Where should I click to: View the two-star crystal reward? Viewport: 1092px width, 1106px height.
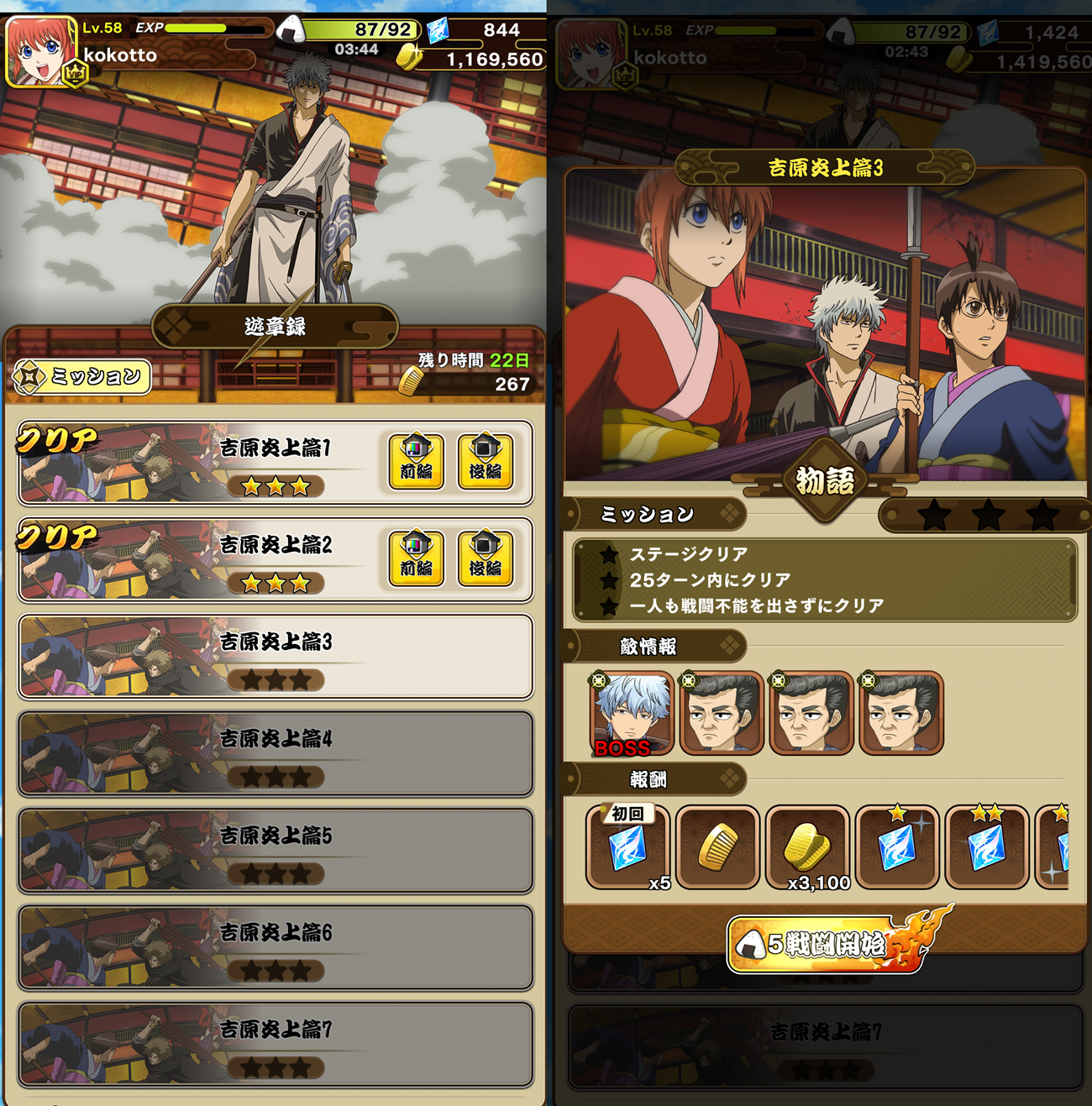click(x=987, y=847)
